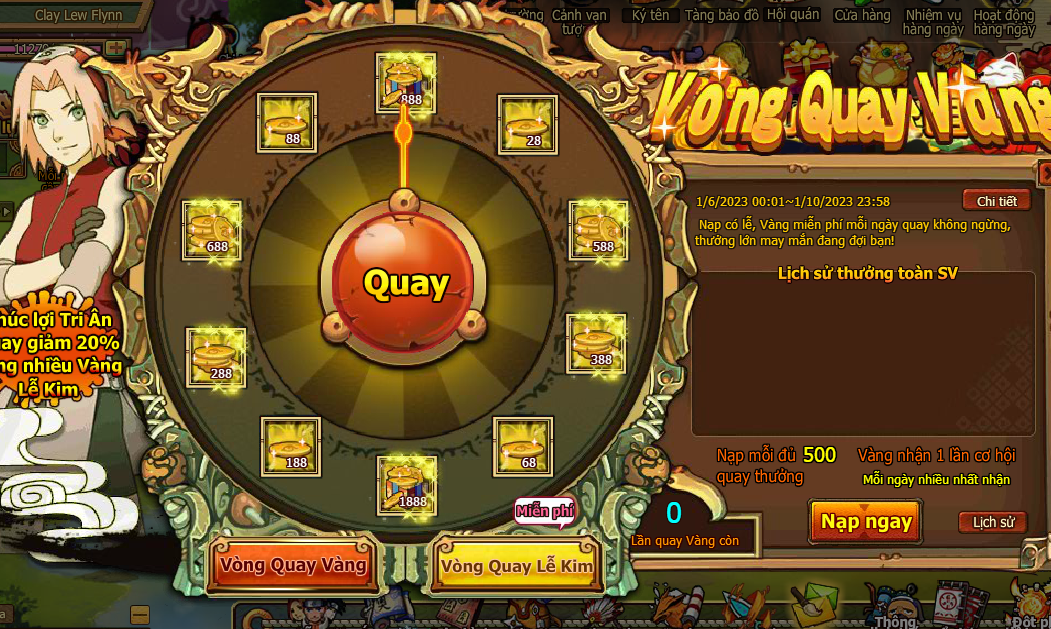Open the Chi tiết details button
The image size is (1051, 629).
996,201
